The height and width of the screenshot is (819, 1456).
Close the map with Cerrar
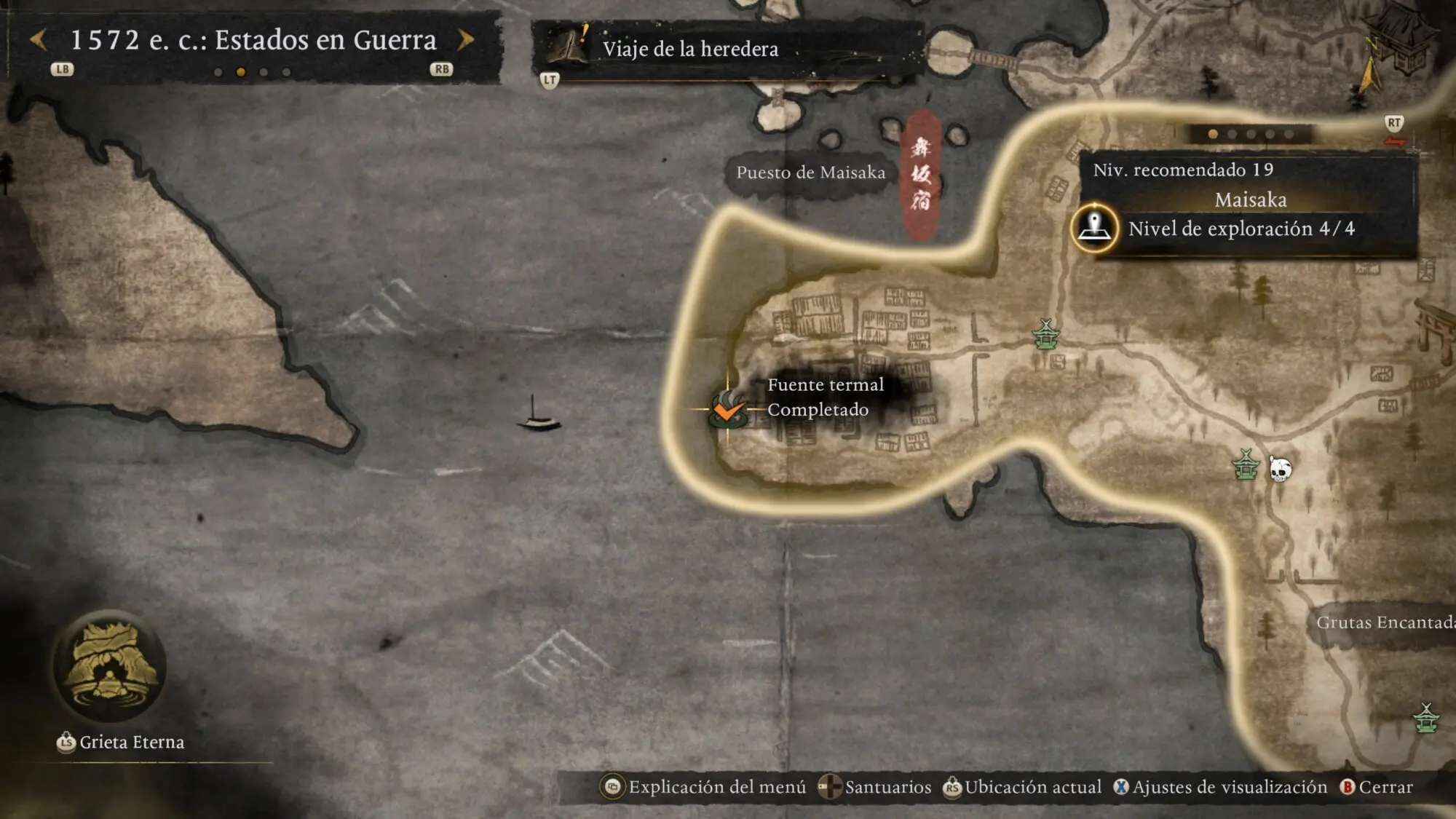tap(1377, 787)
